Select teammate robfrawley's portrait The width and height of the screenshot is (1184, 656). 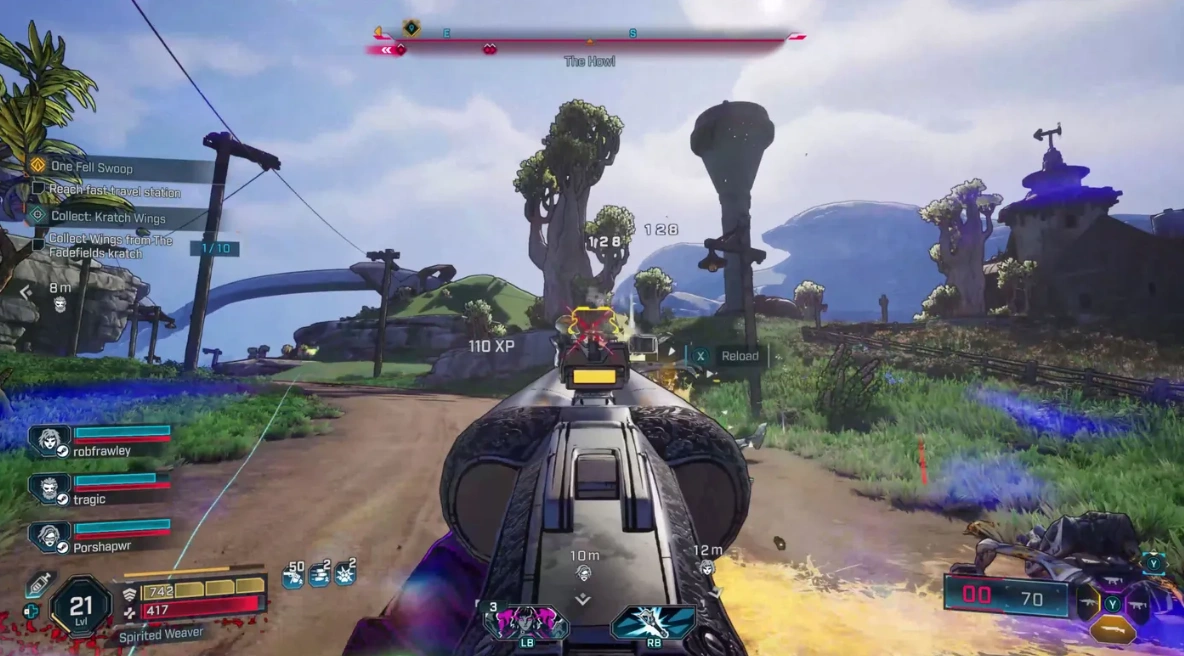click(x=47, y=440)
